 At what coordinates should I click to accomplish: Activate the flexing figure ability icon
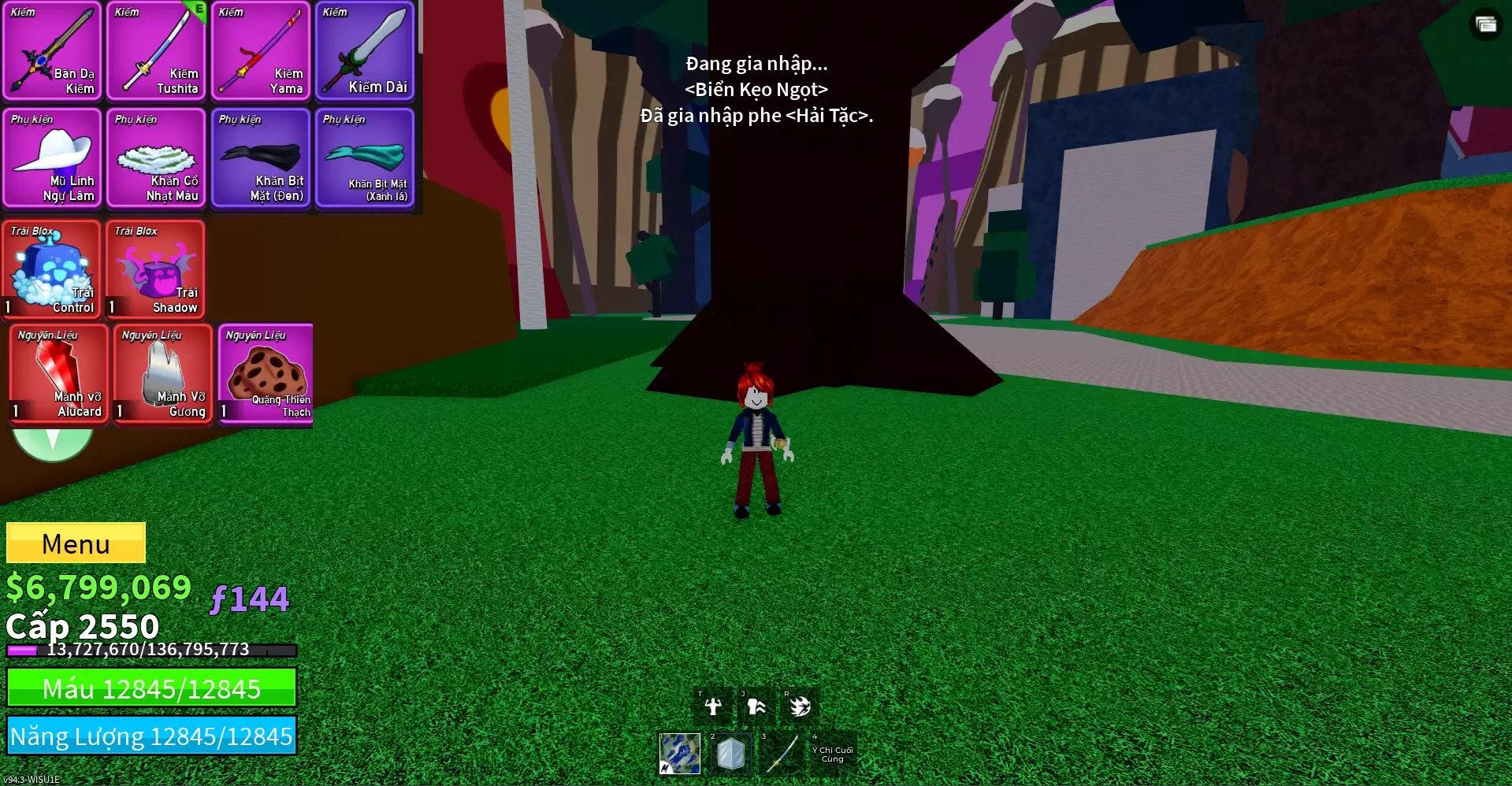pyautogui.click(x=713, y=706)
